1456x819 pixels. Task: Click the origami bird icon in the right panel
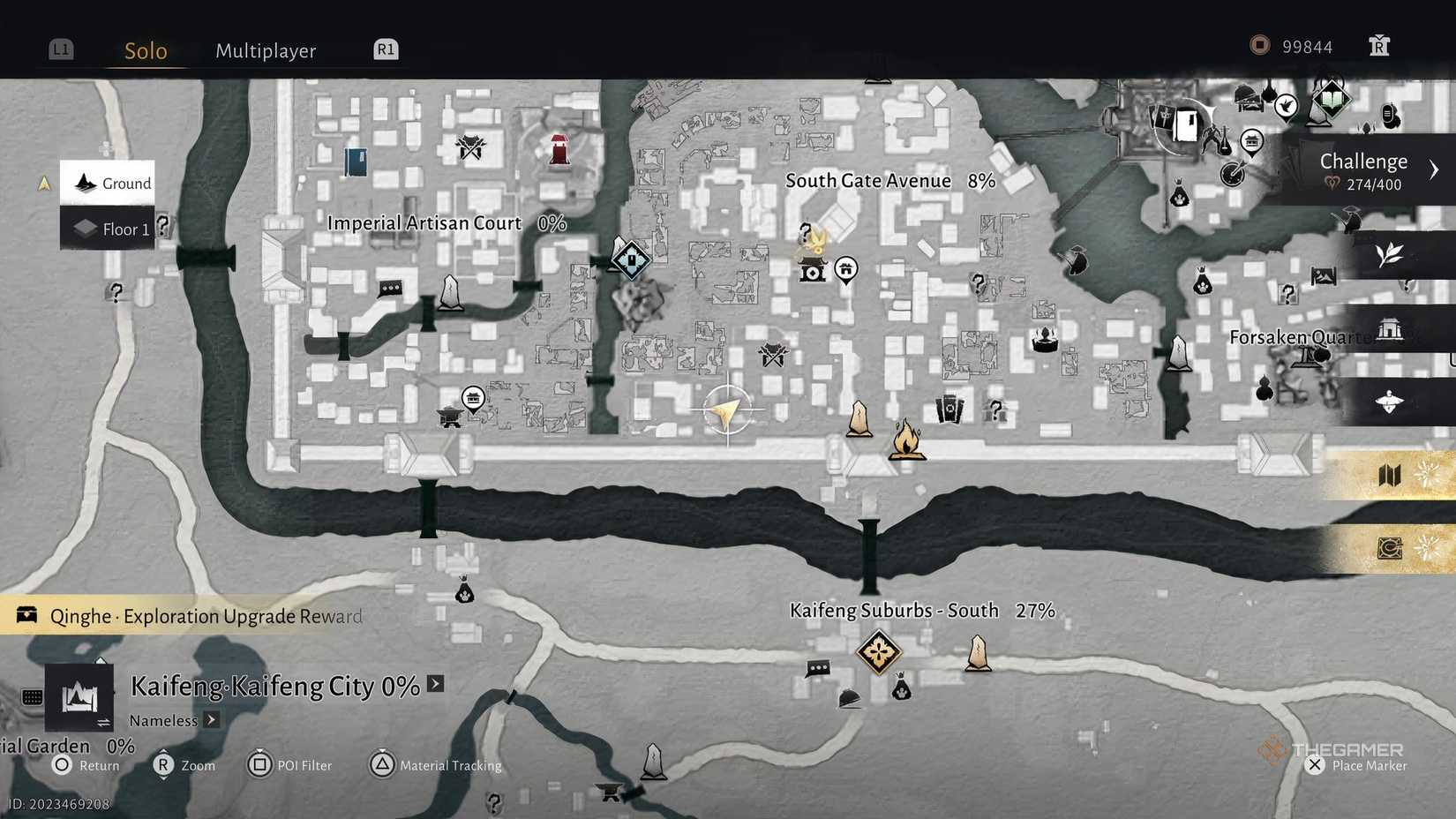pyautogui.click(x=1387, y=402)
